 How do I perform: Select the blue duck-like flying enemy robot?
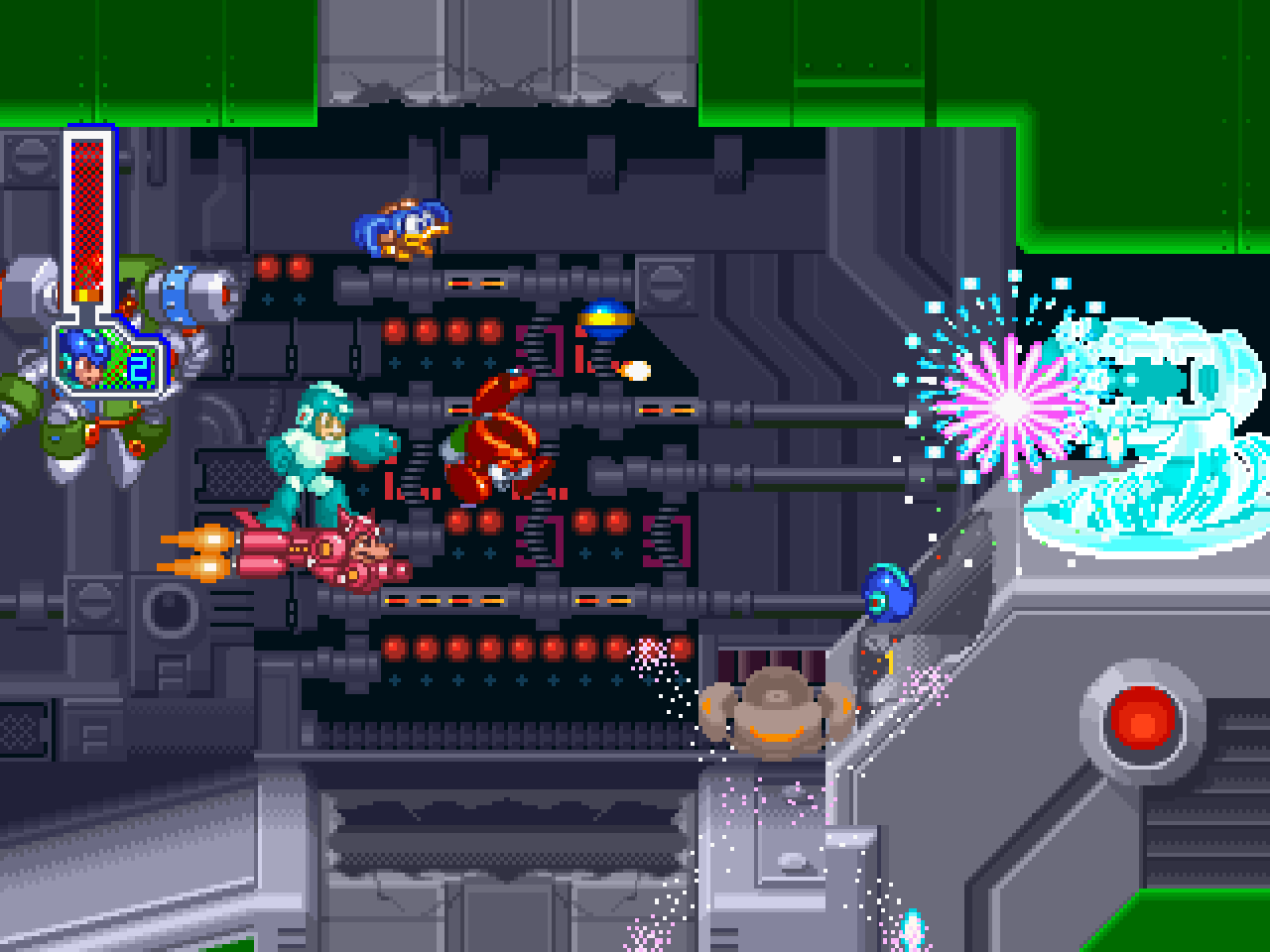click(x=402, y=228)
